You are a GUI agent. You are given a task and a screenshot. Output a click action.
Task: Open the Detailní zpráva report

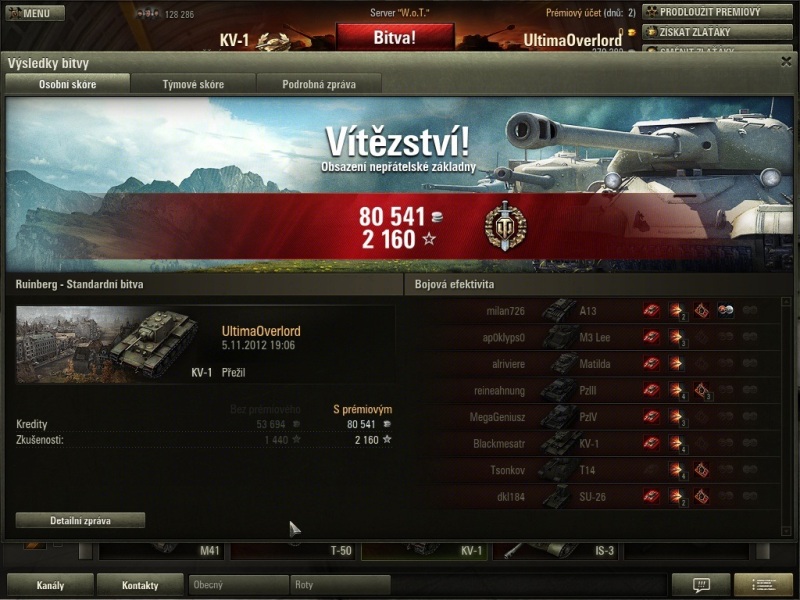[x=80, y=520]
